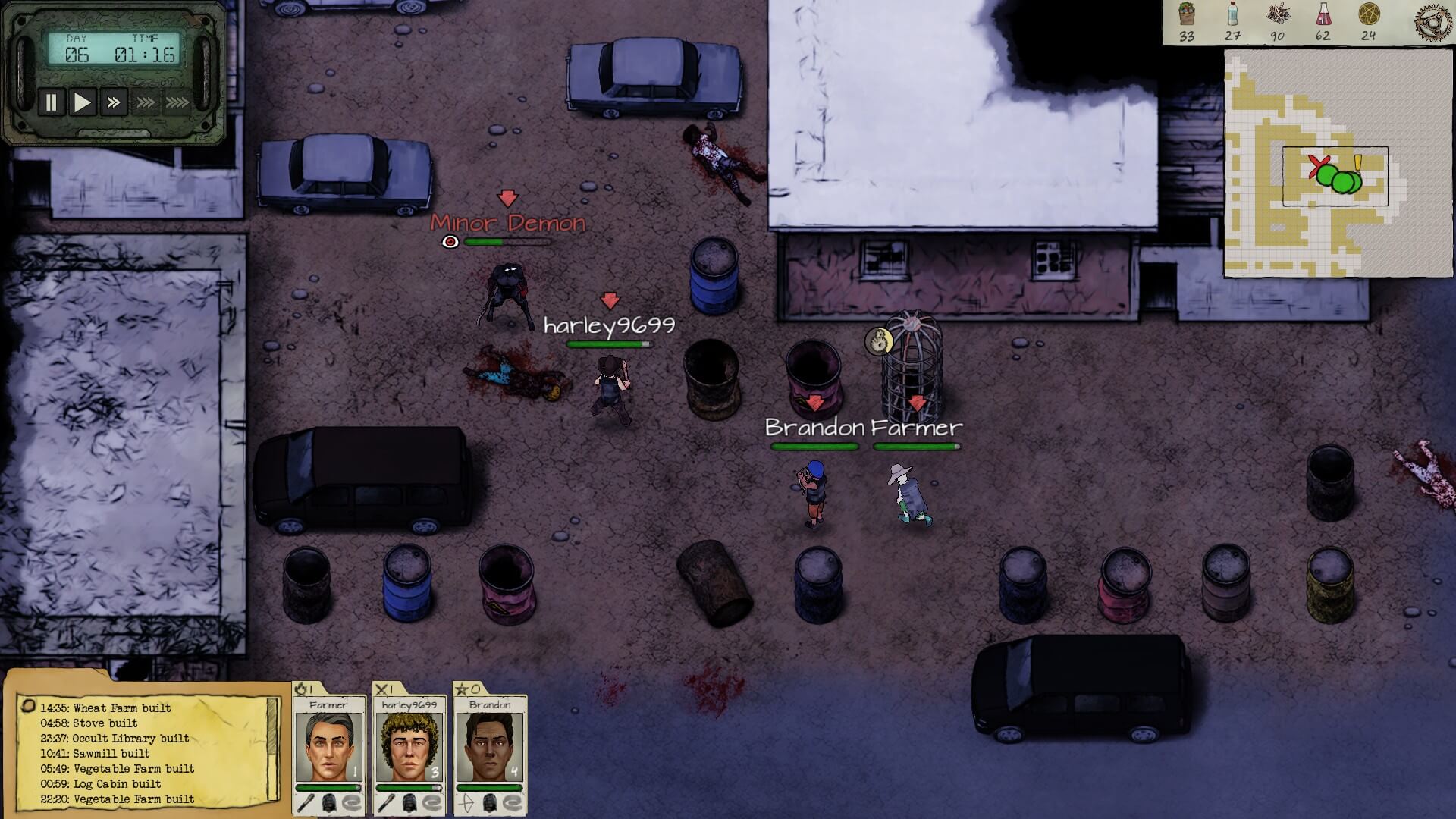
Task: Set time to double-arrow fast forward
Action: coord(114,102)
